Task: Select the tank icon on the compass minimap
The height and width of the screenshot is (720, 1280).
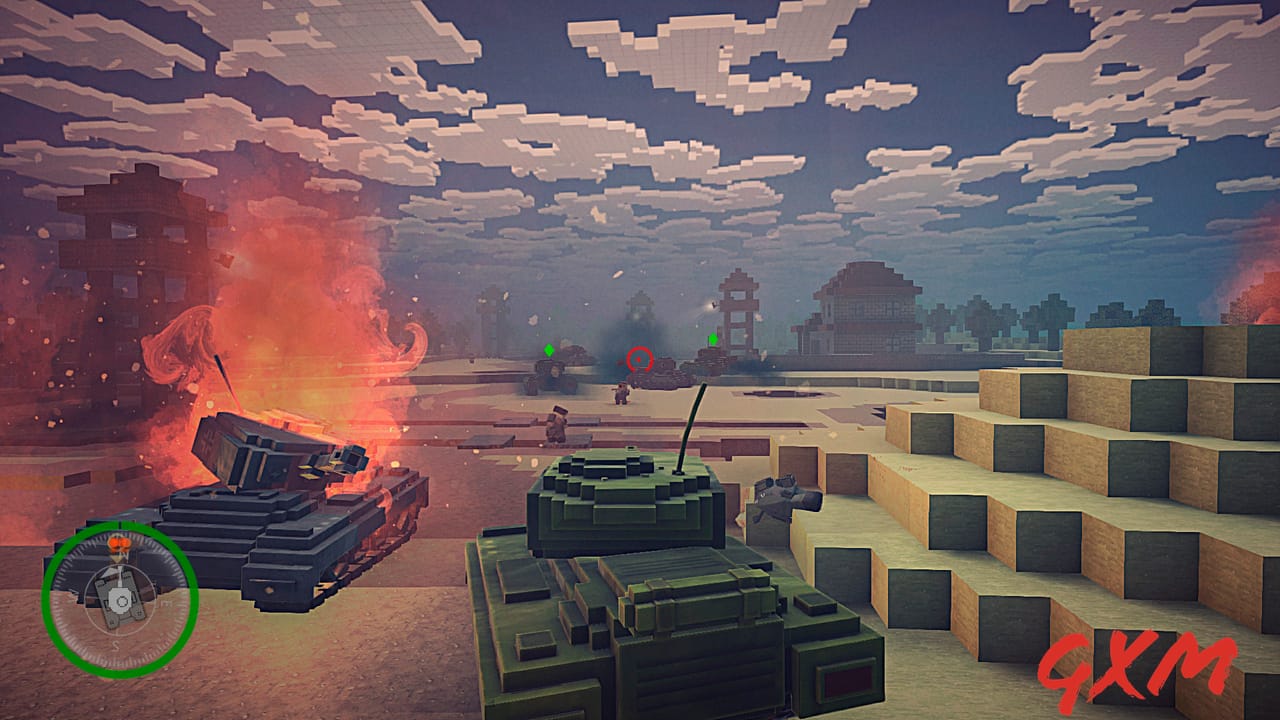Action: click(x=119, y=600)
